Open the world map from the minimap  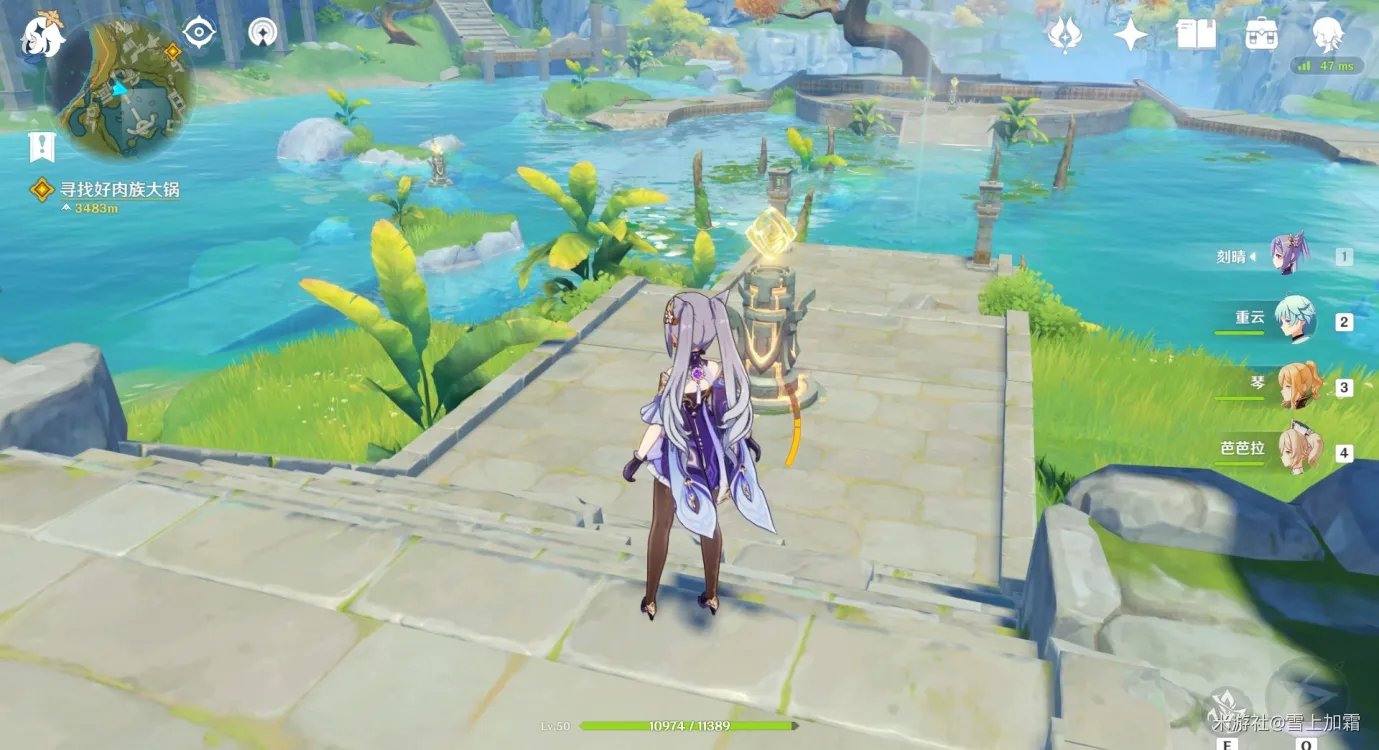click(x=119, y=90)
